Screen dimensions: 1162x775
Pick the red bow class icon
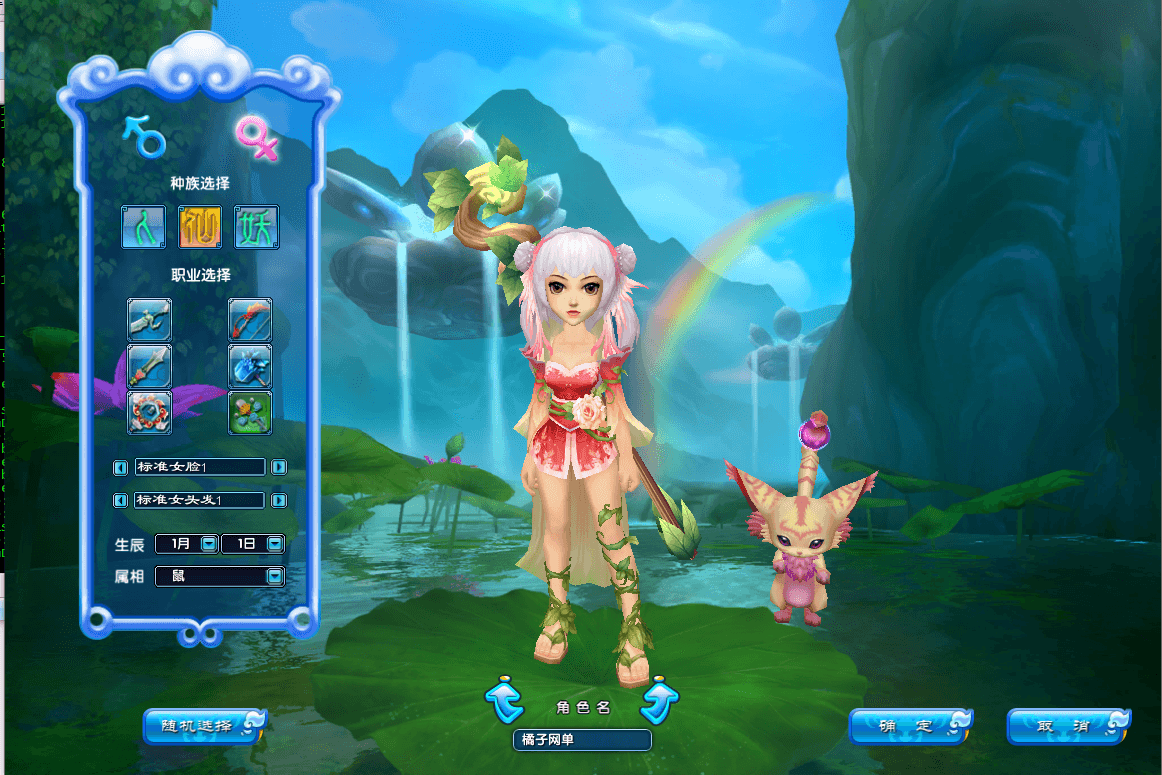coord(250,320)
